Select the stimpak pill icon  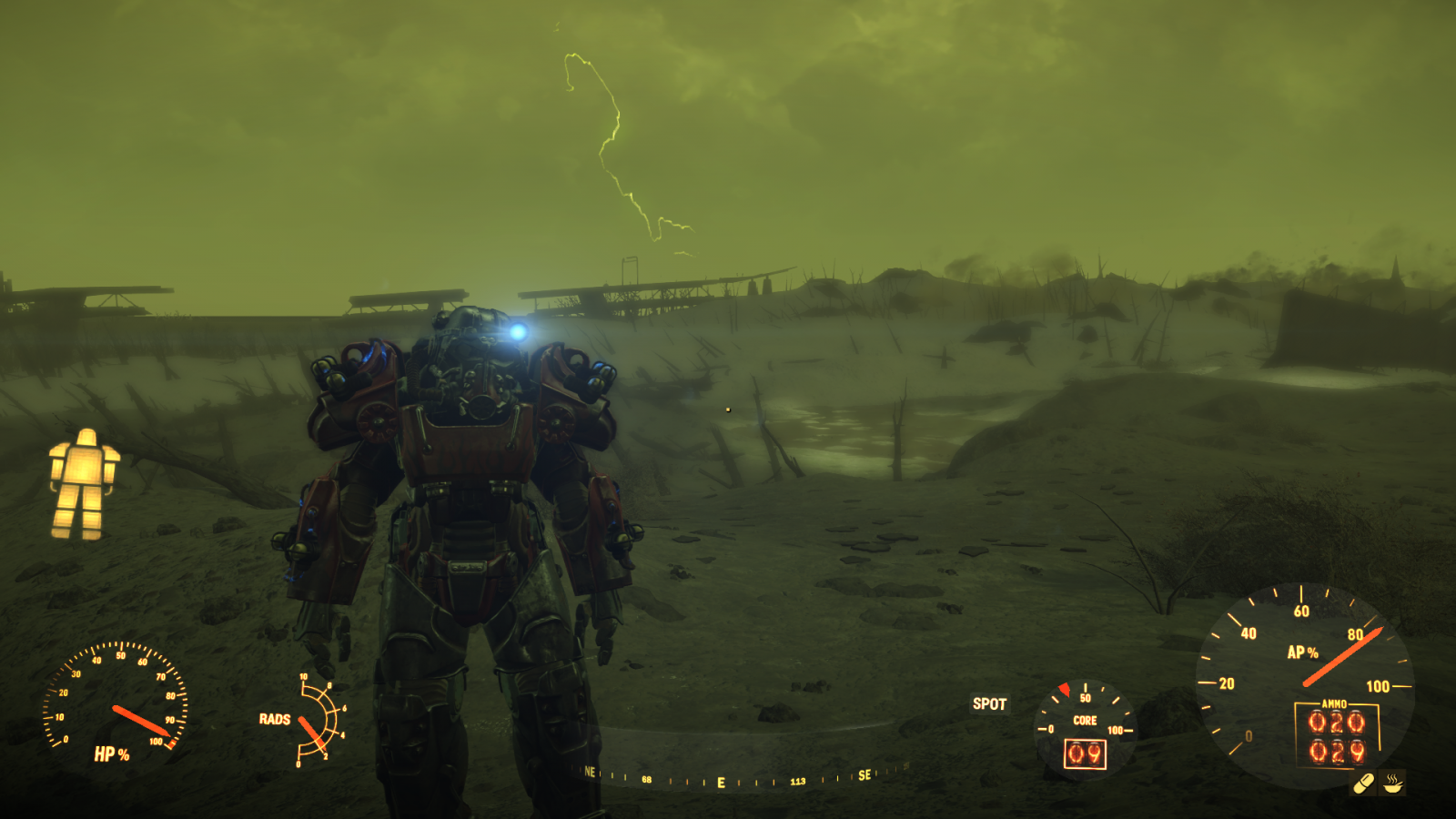point(1364,781)
